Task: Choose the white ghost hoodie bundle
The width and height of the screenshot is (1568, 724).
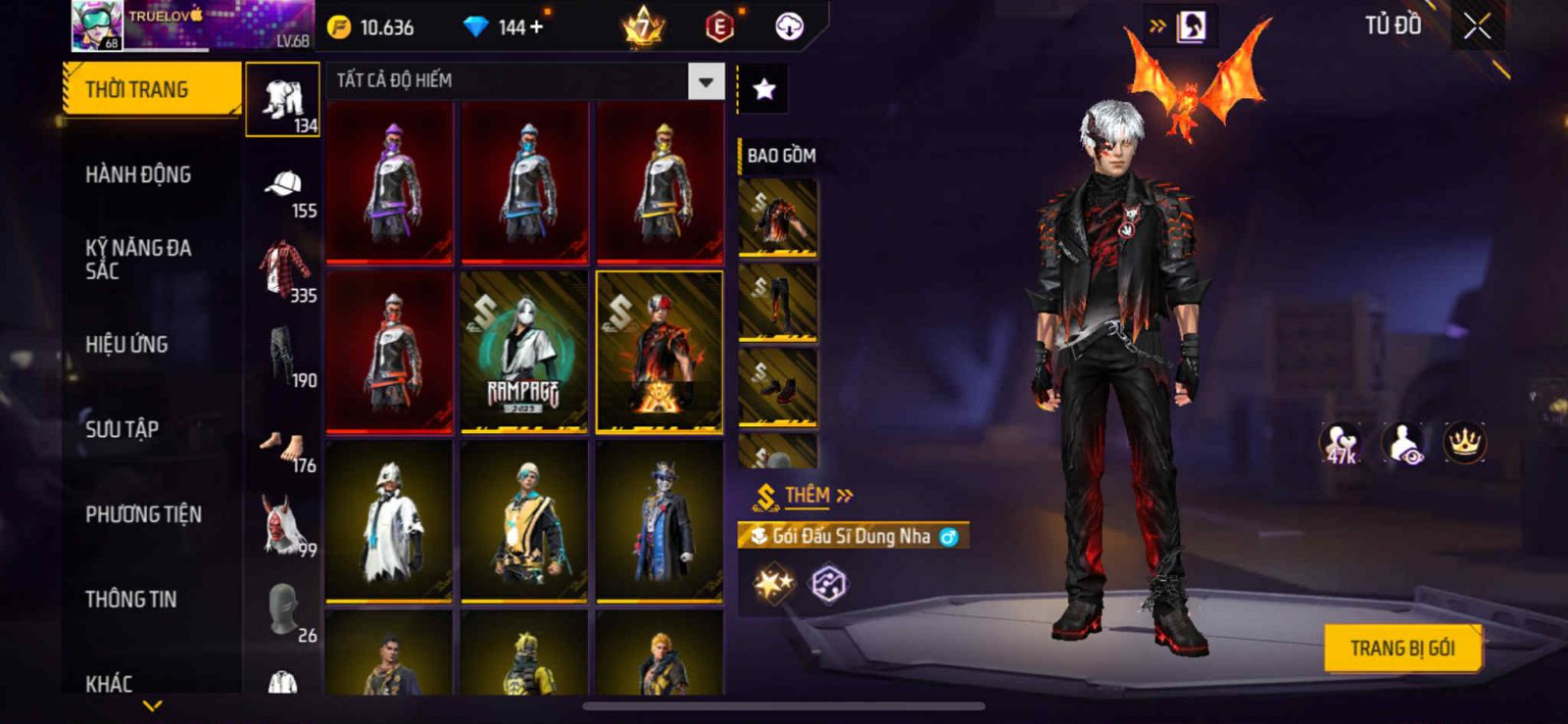Action: point(389,521)
